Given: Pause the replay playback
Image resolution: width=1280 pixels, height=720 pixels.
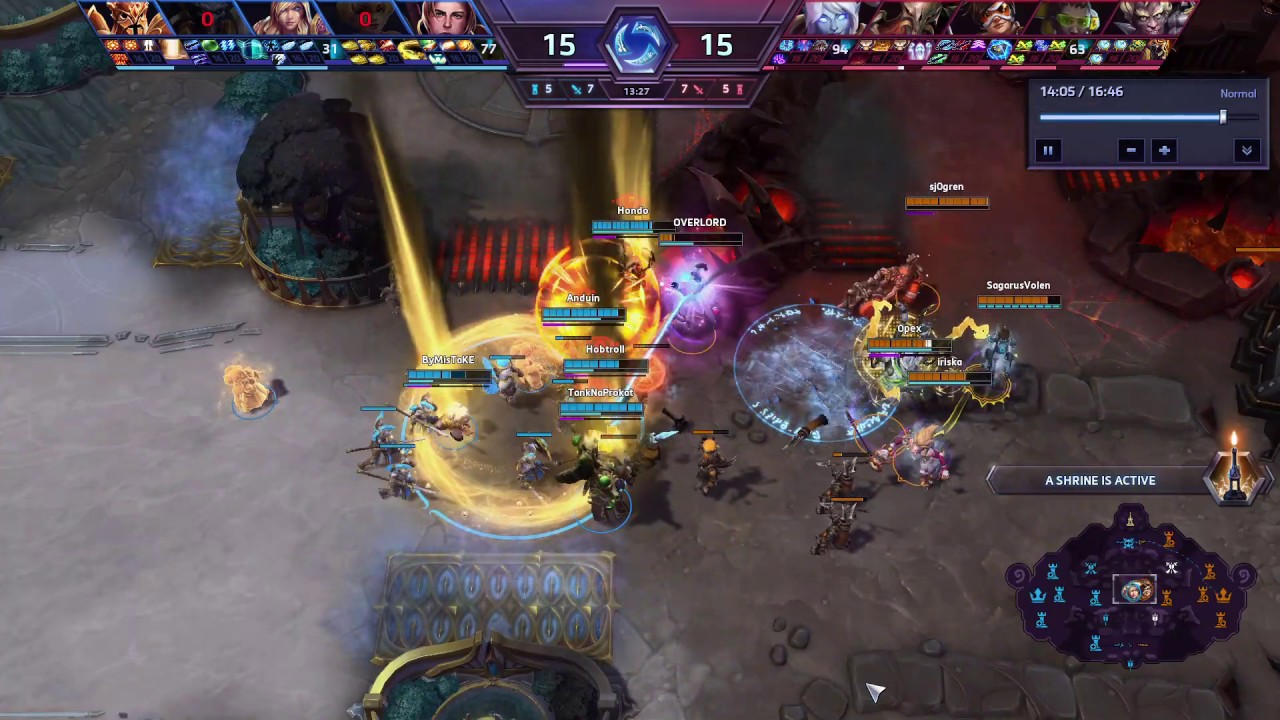Looking at the screenshot, I should [x=1048, y=150].
